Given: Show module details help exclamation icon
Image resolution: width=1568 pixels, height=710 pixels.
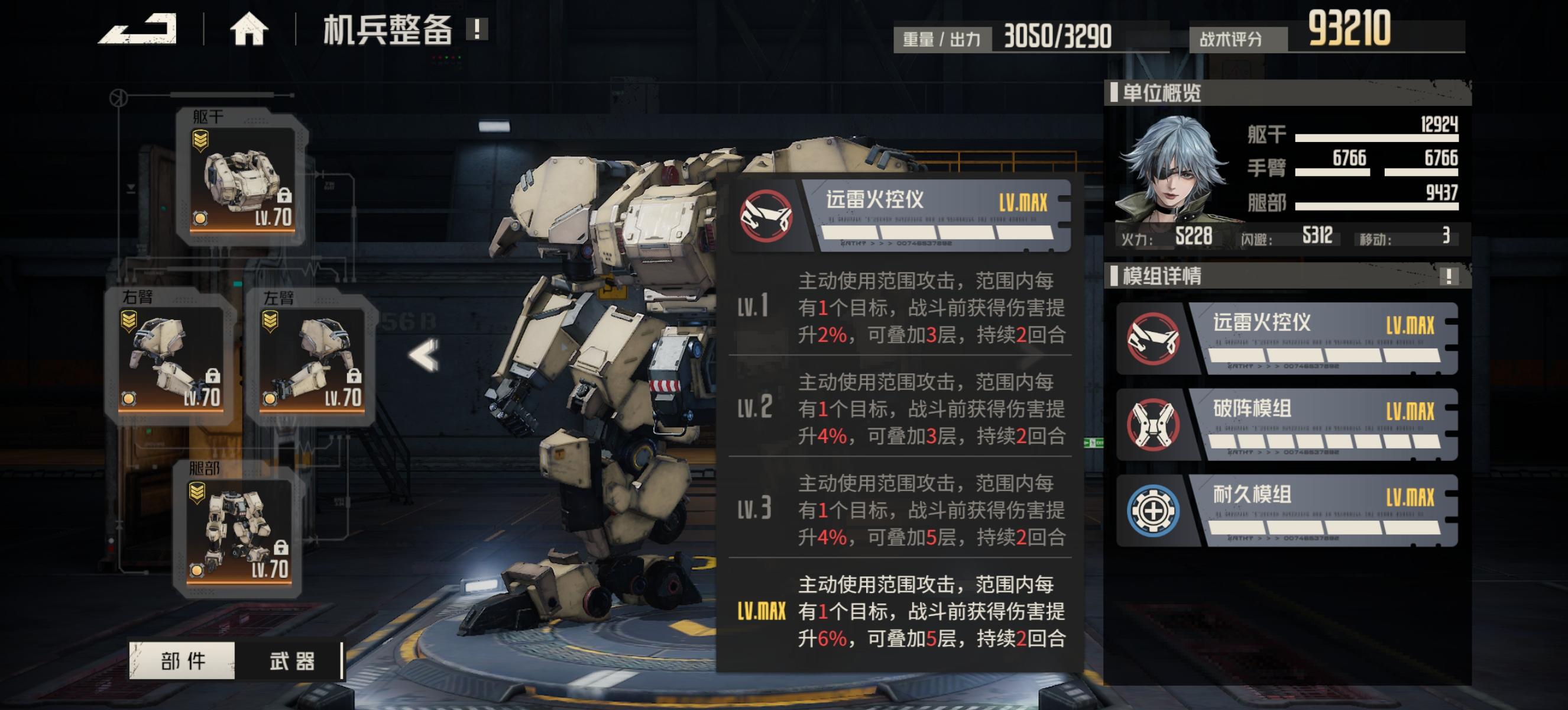Looking at the screenshot, I should coord(1449,276).
